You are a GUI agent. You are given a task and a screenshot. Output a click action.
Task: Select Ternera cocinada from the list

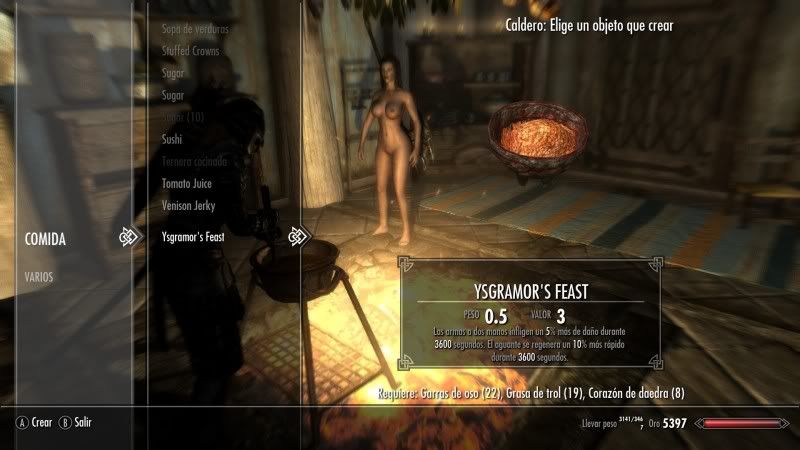(194, 161)
